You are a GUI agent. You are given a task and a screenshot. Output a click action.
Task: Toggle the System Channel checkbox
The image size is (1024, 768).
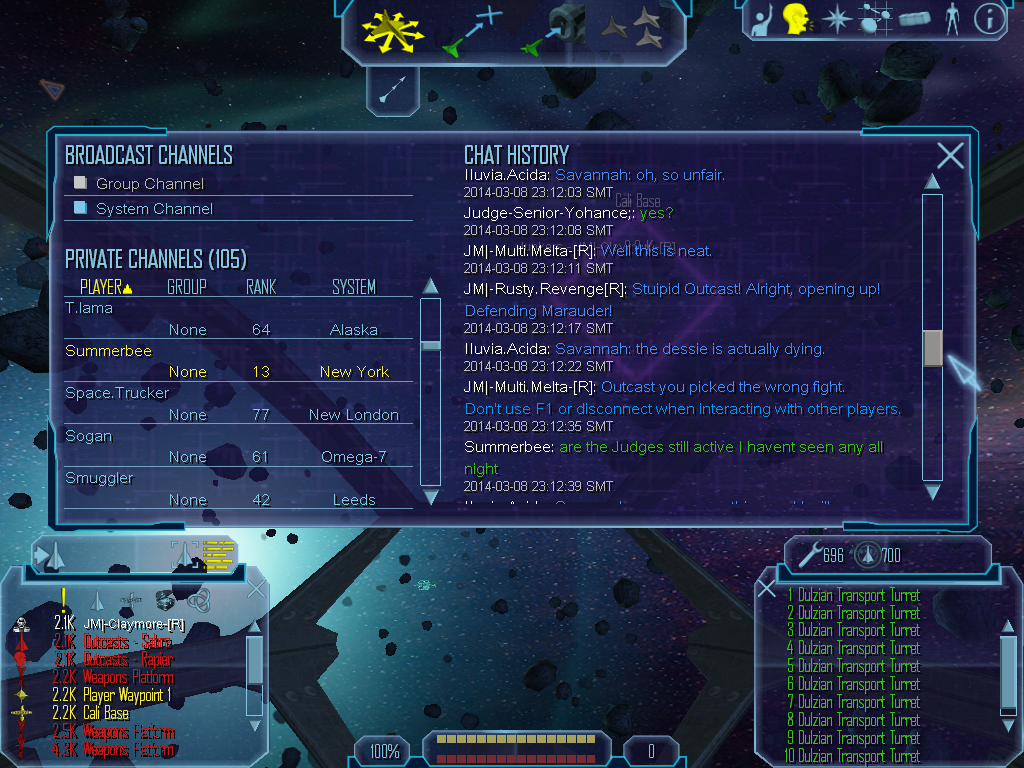click(81, 209)
